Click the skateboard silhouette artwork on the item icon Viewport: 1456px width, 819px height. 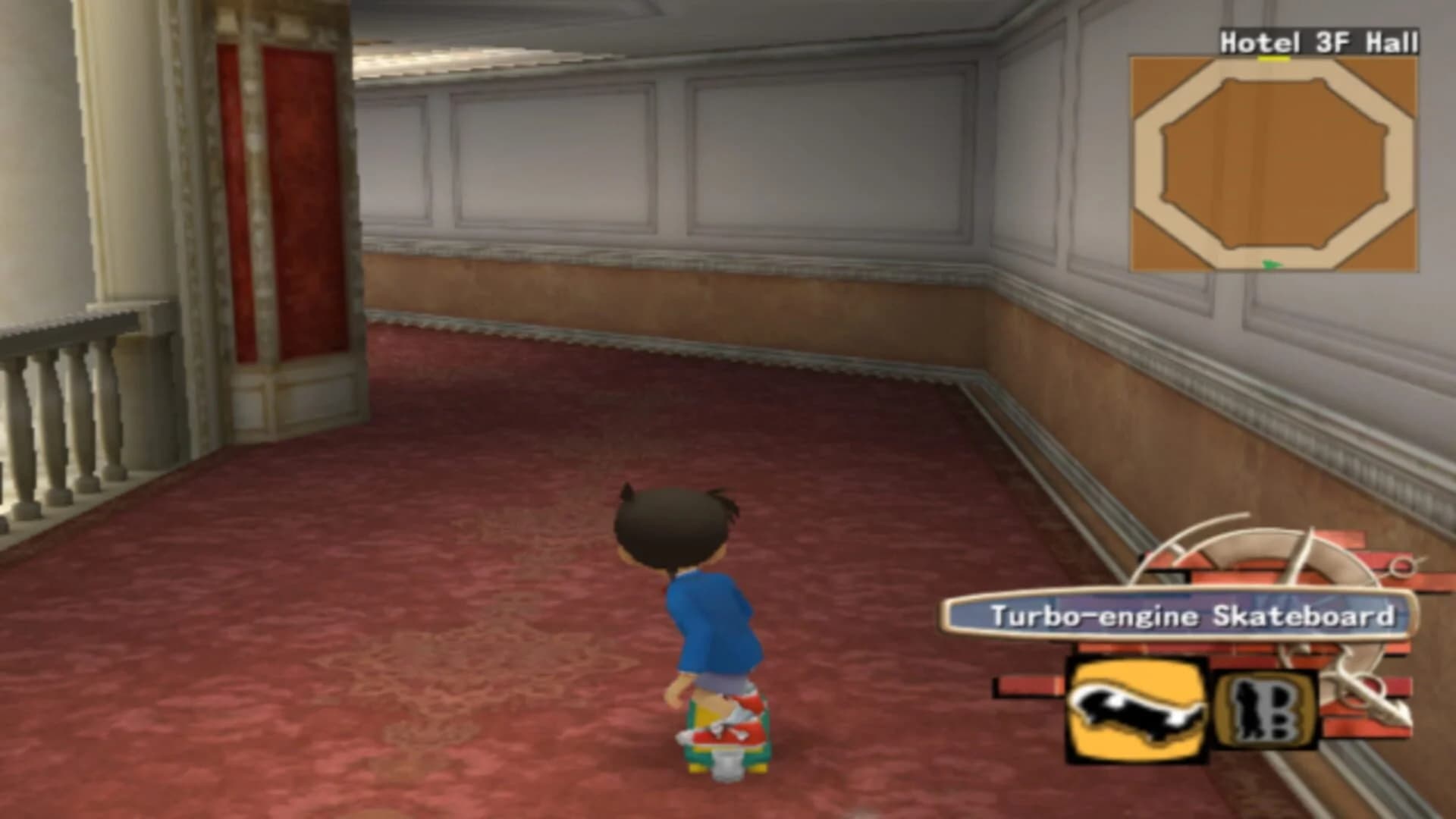coord(1134,710)
